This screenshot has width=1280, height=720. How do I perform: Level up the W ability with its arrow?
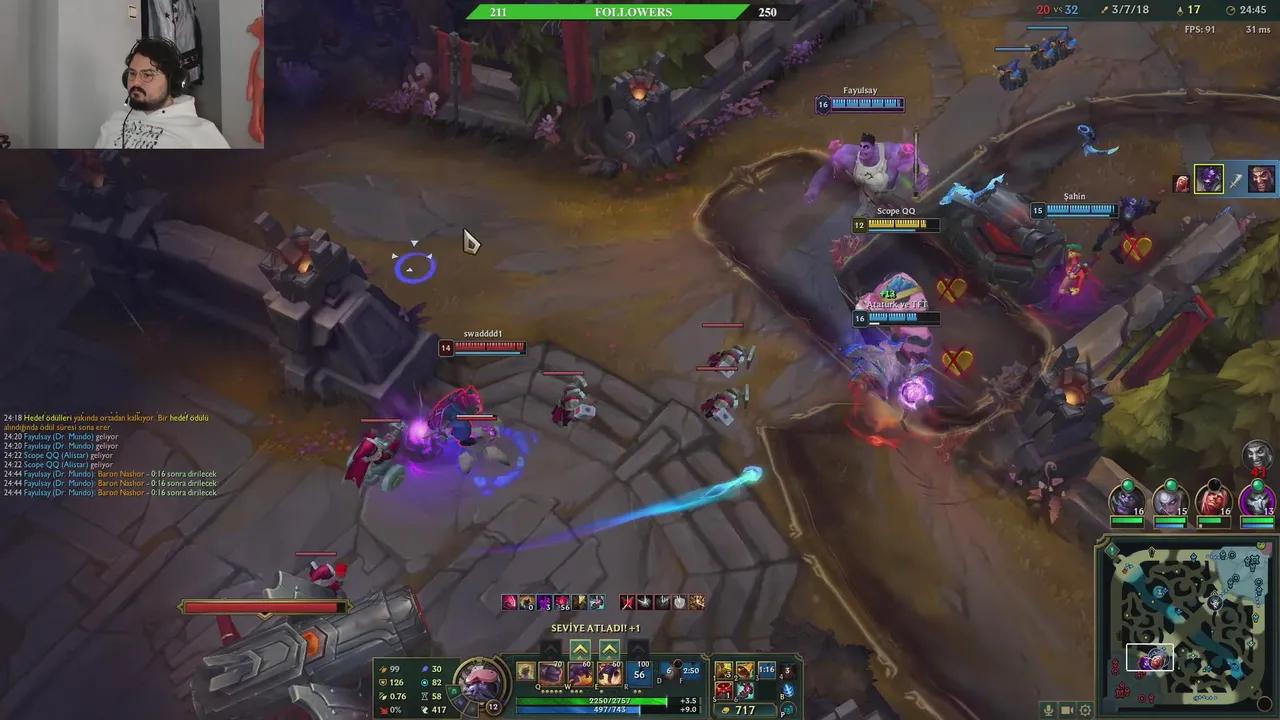click(581, 649)
